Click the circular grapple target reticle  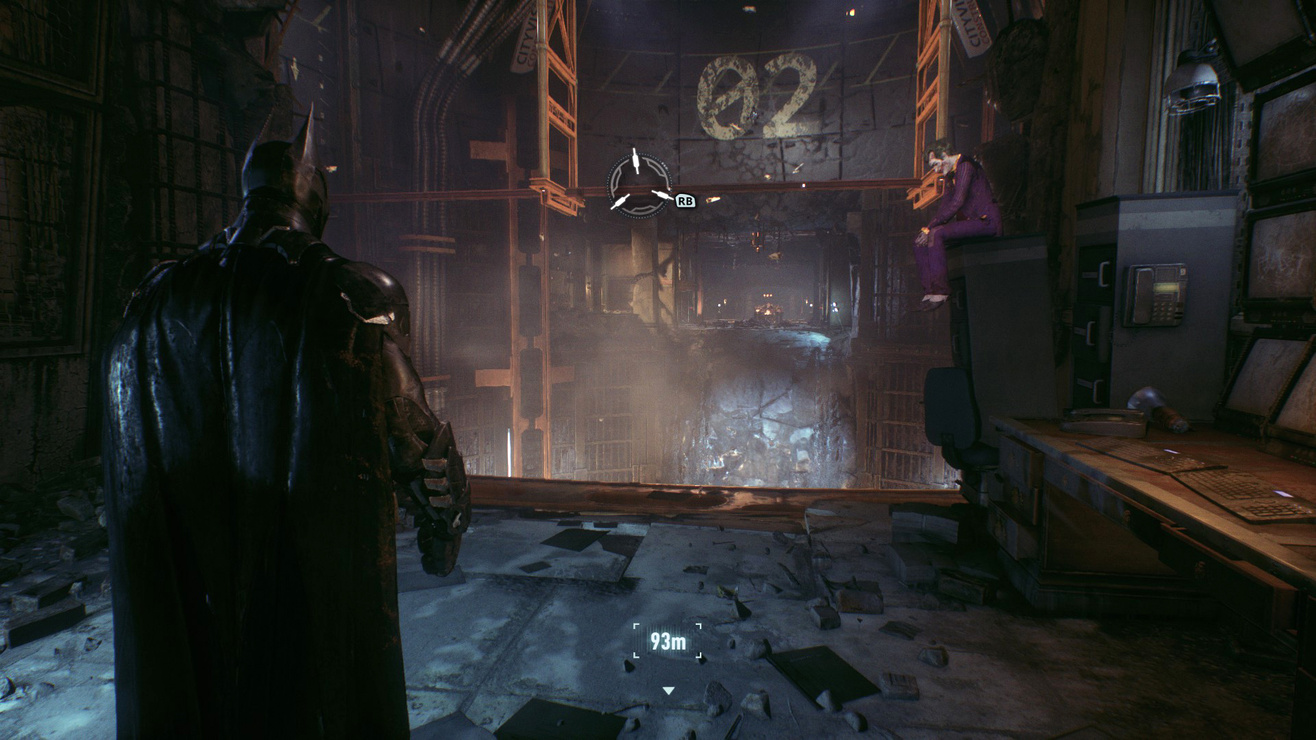coord(638,185)
